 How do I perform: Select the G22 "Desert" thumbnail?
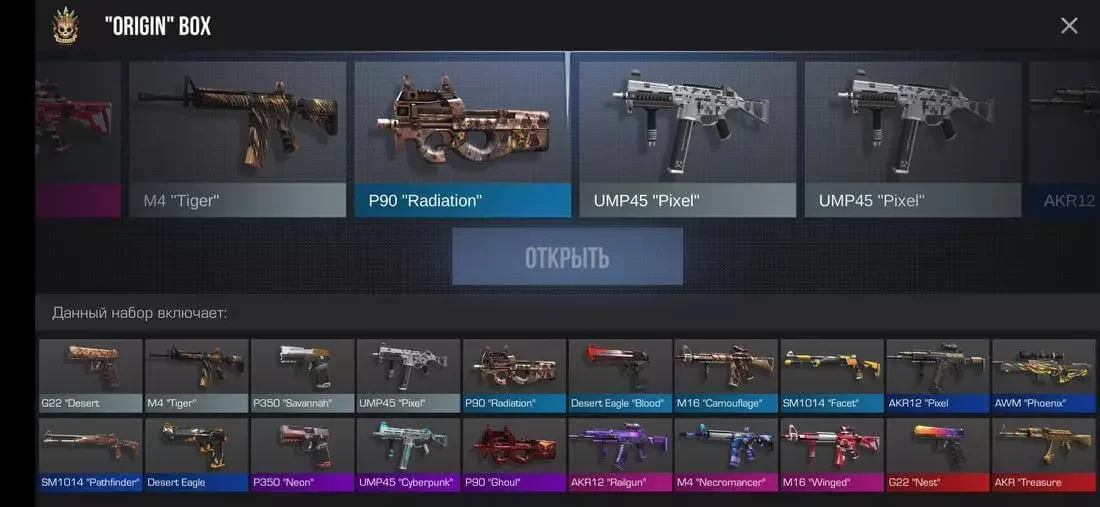pos(91,375)
